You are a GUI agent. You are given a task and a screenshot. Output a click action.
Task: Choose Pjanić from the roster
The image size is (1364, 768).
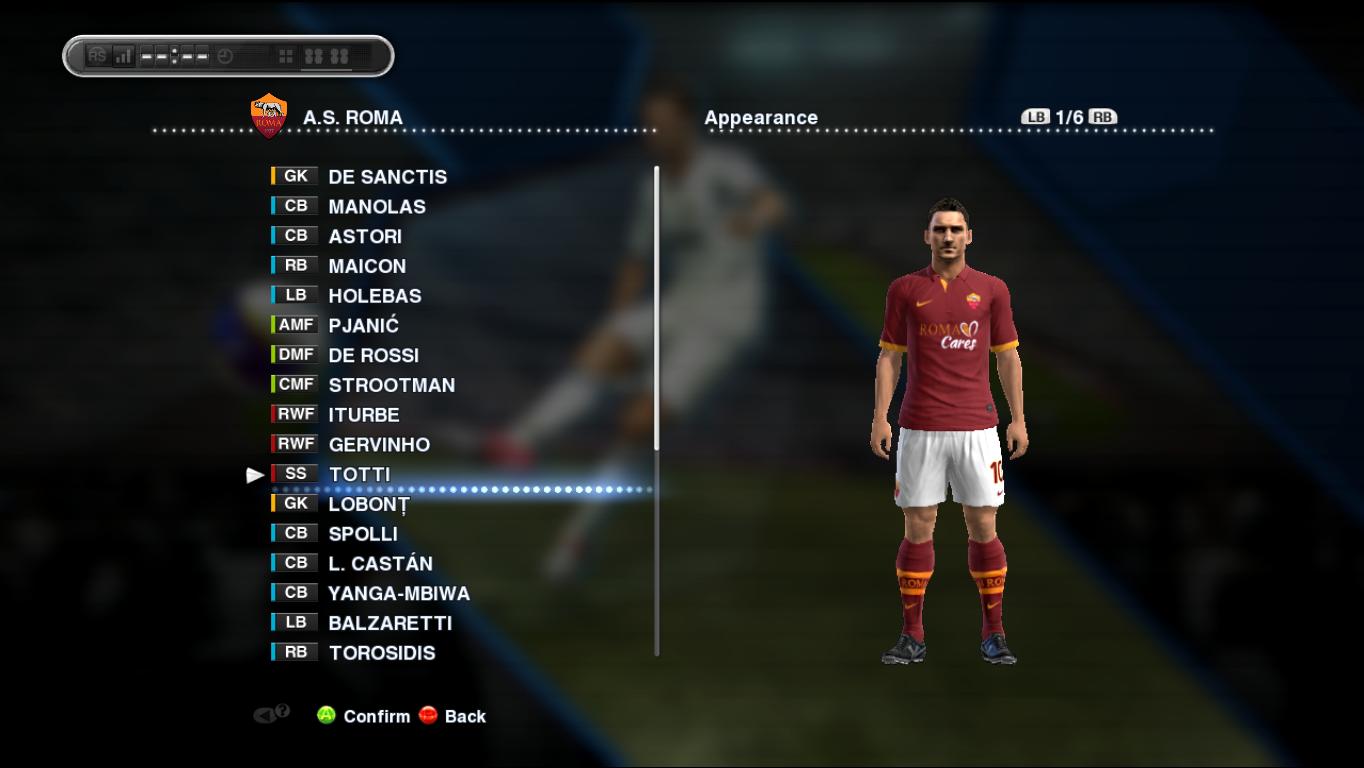[x=363, y=325]
